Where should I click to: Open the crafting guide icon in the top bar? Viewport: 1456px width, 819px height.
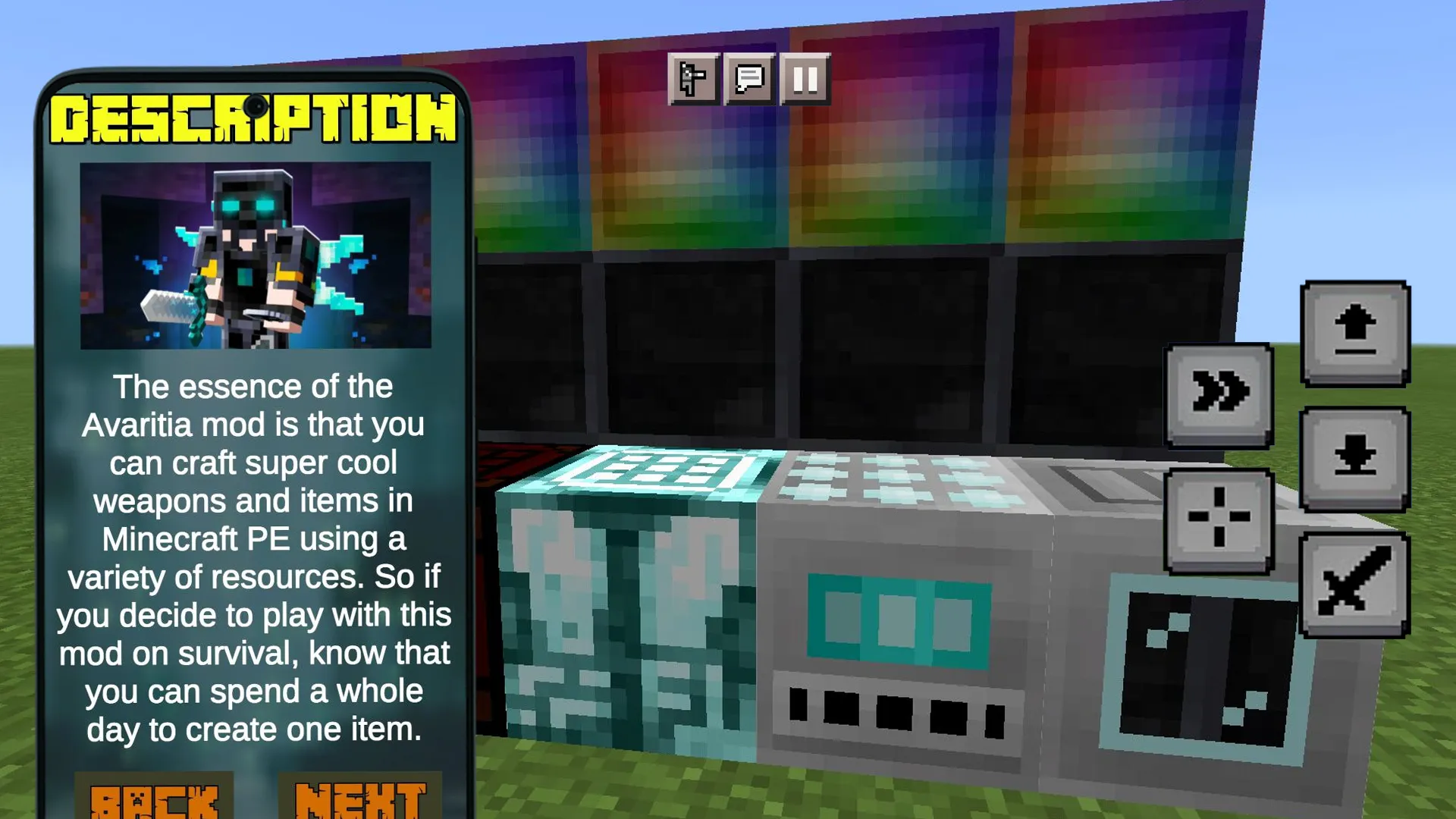(695, 77)
